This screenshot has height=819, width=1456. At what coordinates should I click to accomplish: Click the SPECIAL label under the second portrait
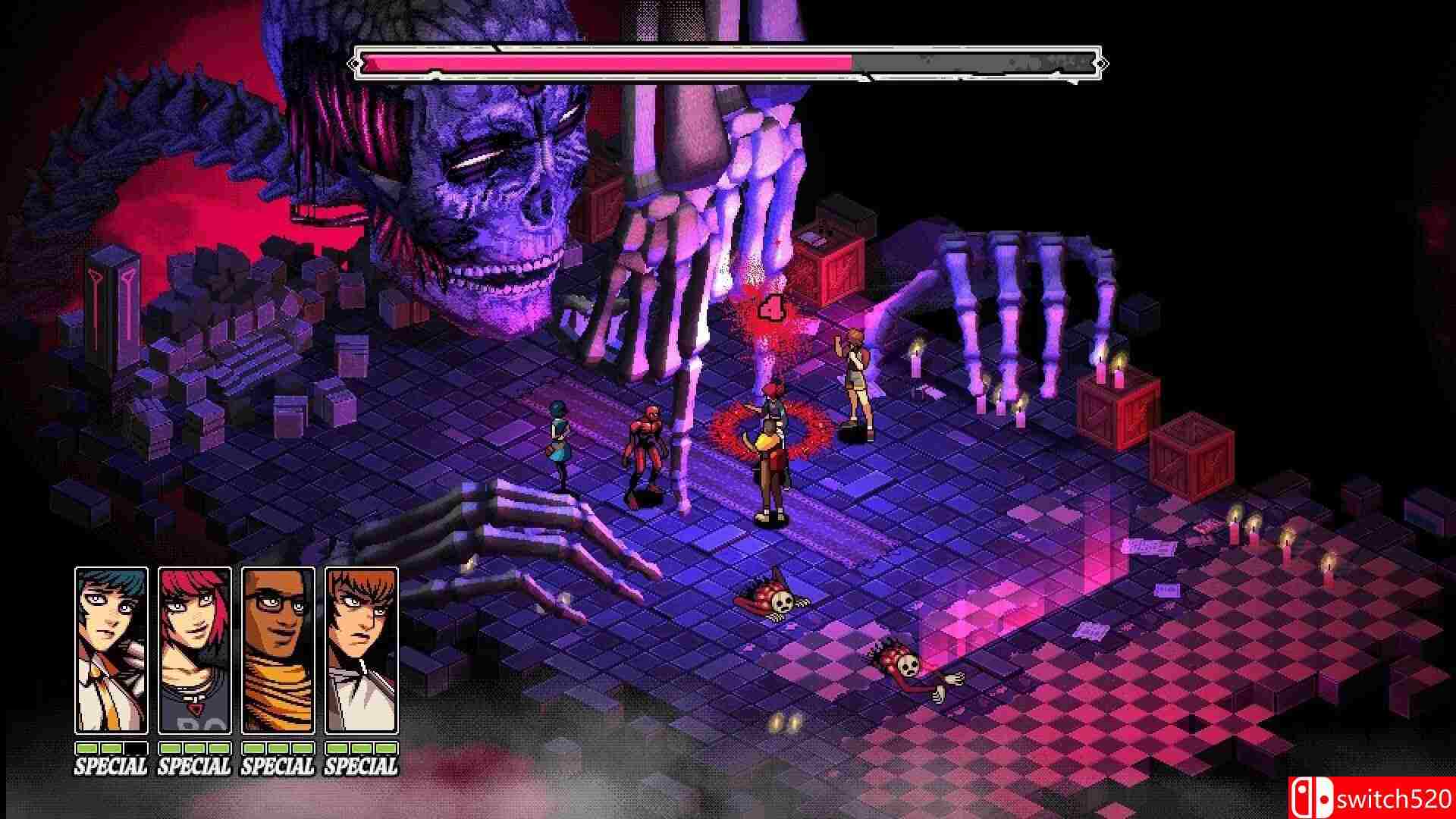coord(196,766)
